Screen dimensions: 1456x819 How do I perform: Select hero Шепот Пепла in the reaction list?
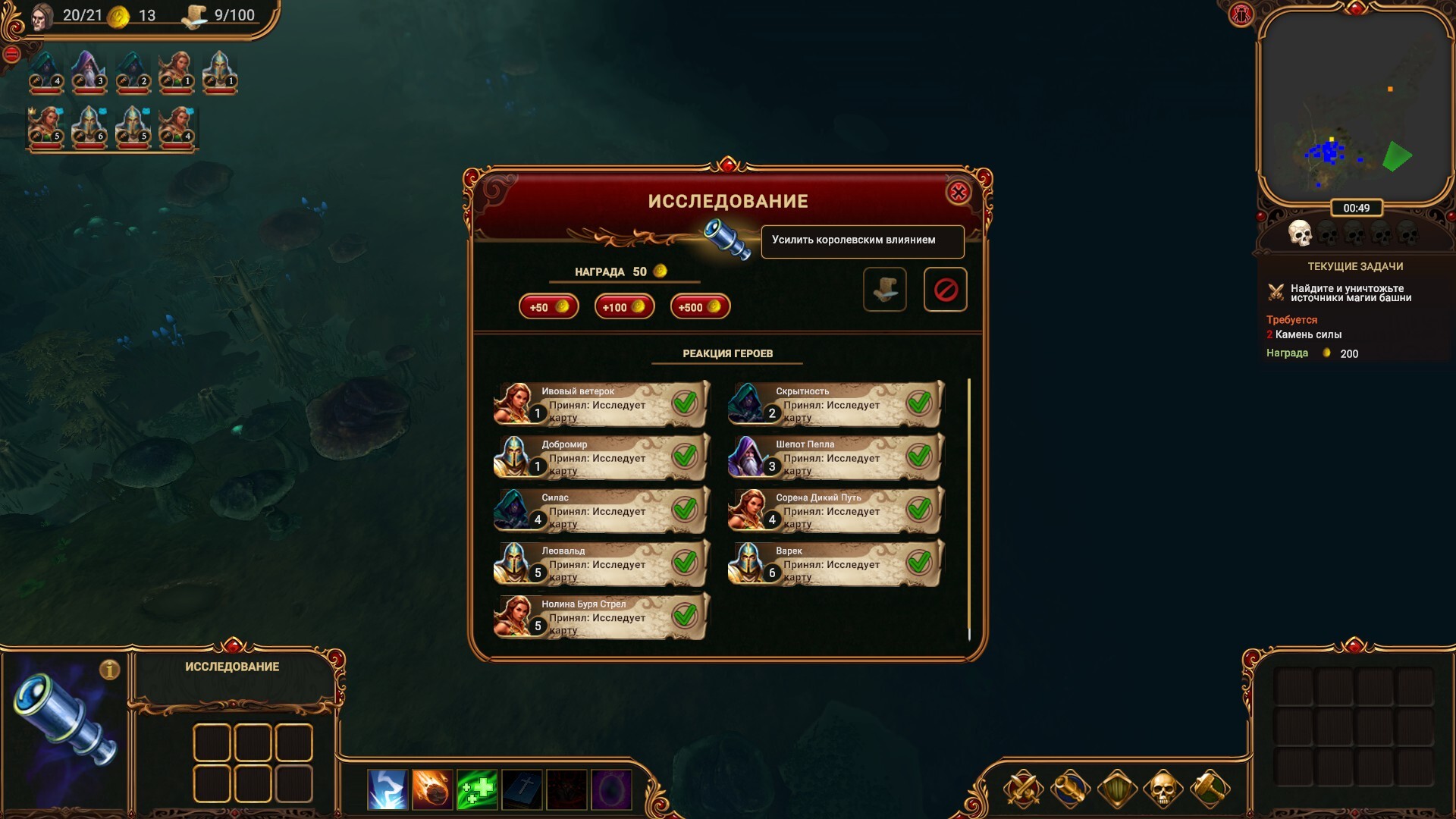(836, 457)
